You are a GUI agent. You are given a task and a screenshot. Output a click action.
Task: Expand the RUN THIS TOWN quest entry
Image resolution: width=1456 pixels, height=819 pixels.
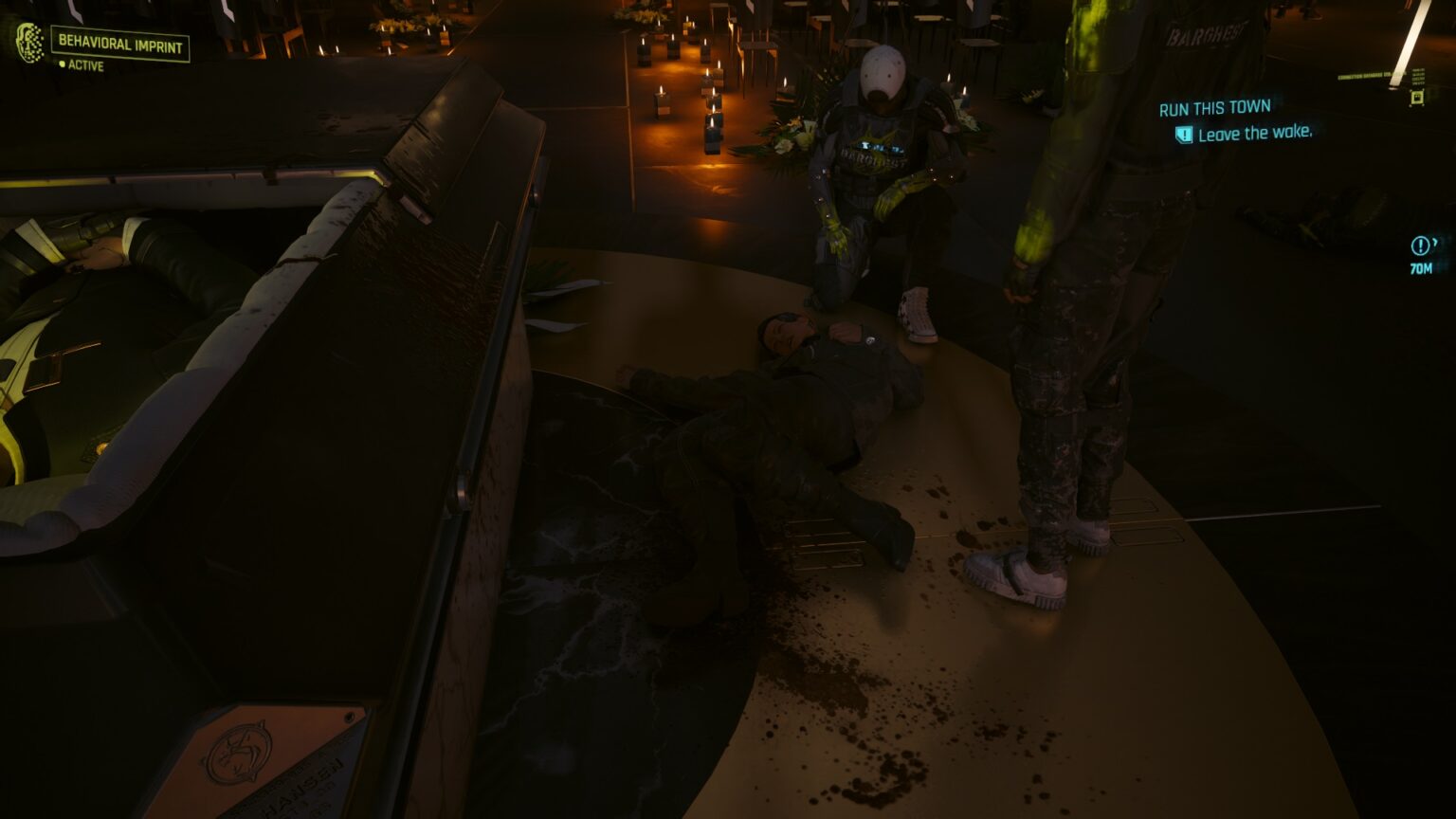coord(1215,106)
